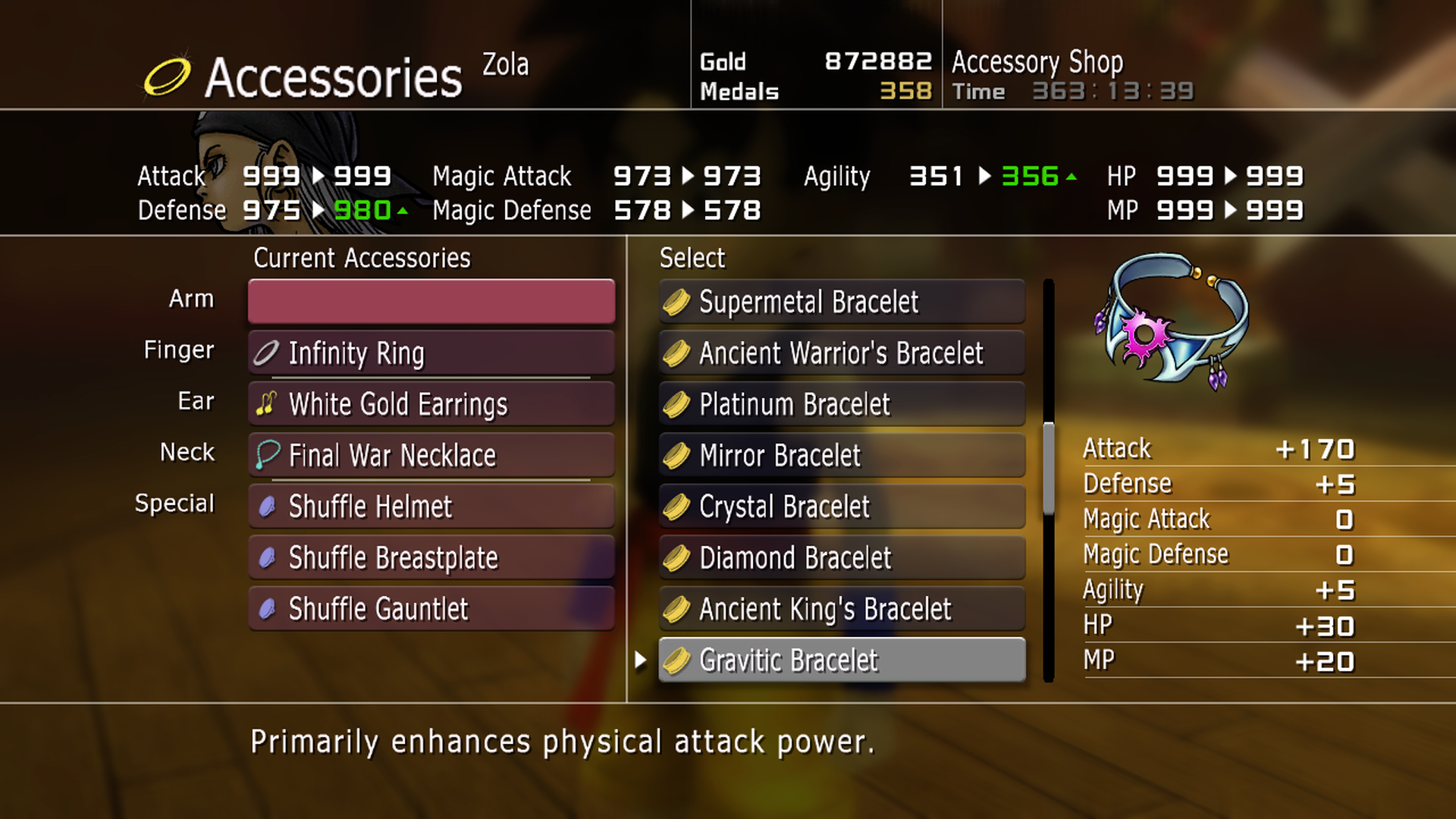Choose the Ancient Warrior's Bracelet
1456x819 pixels.
(842, 353)
